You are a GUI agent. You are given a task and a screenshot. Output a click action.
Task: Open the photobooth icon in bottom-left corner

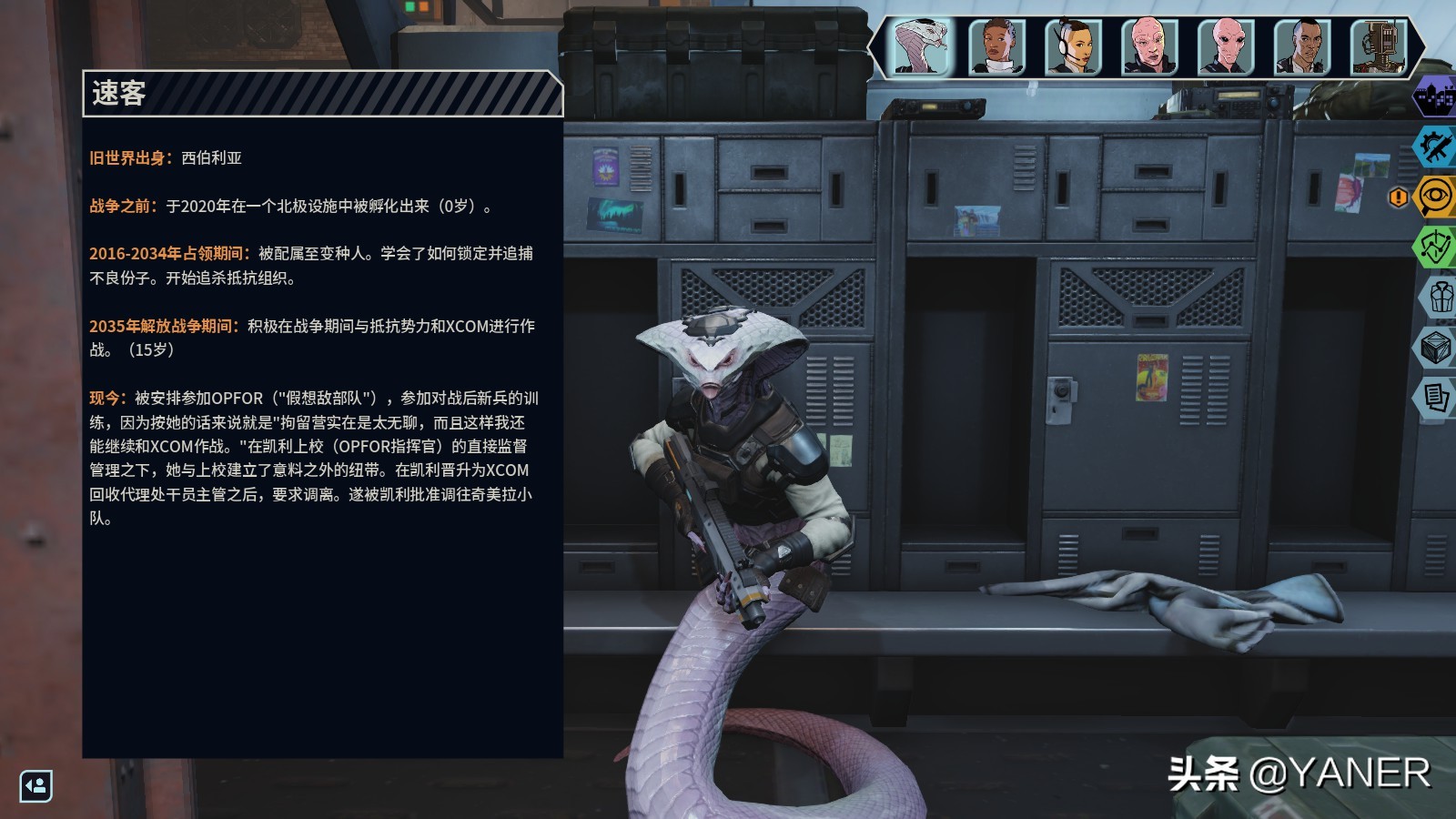point(35,788)
